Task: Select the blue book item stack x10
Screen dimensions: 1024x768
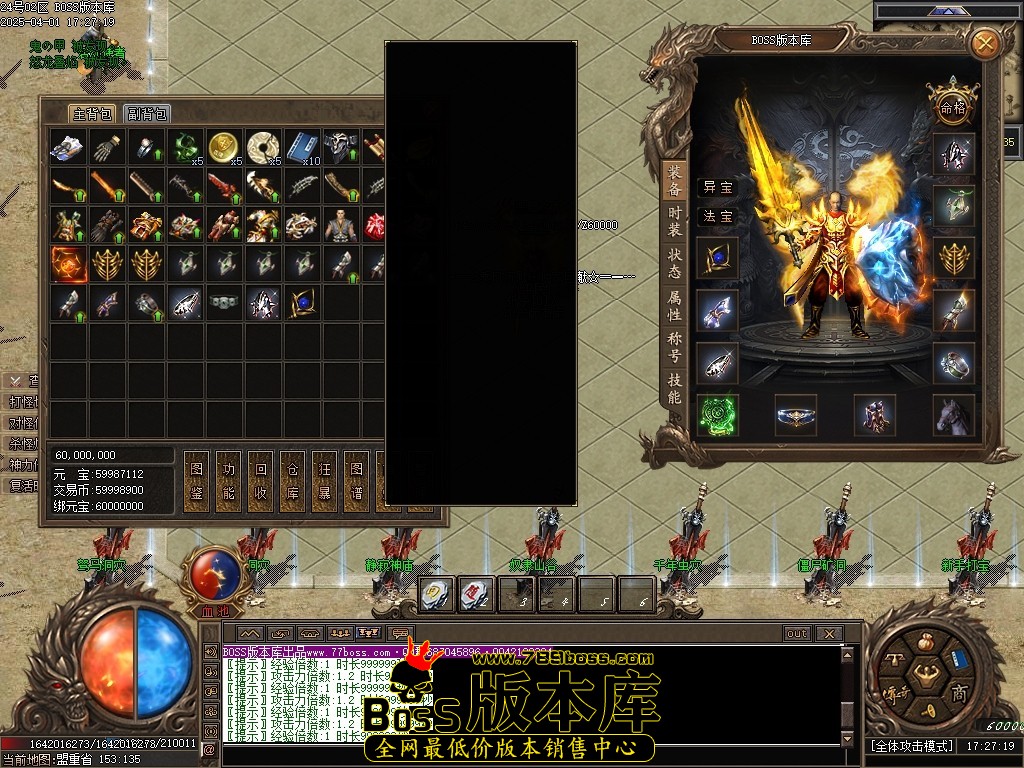Action: tap(302, 147)
